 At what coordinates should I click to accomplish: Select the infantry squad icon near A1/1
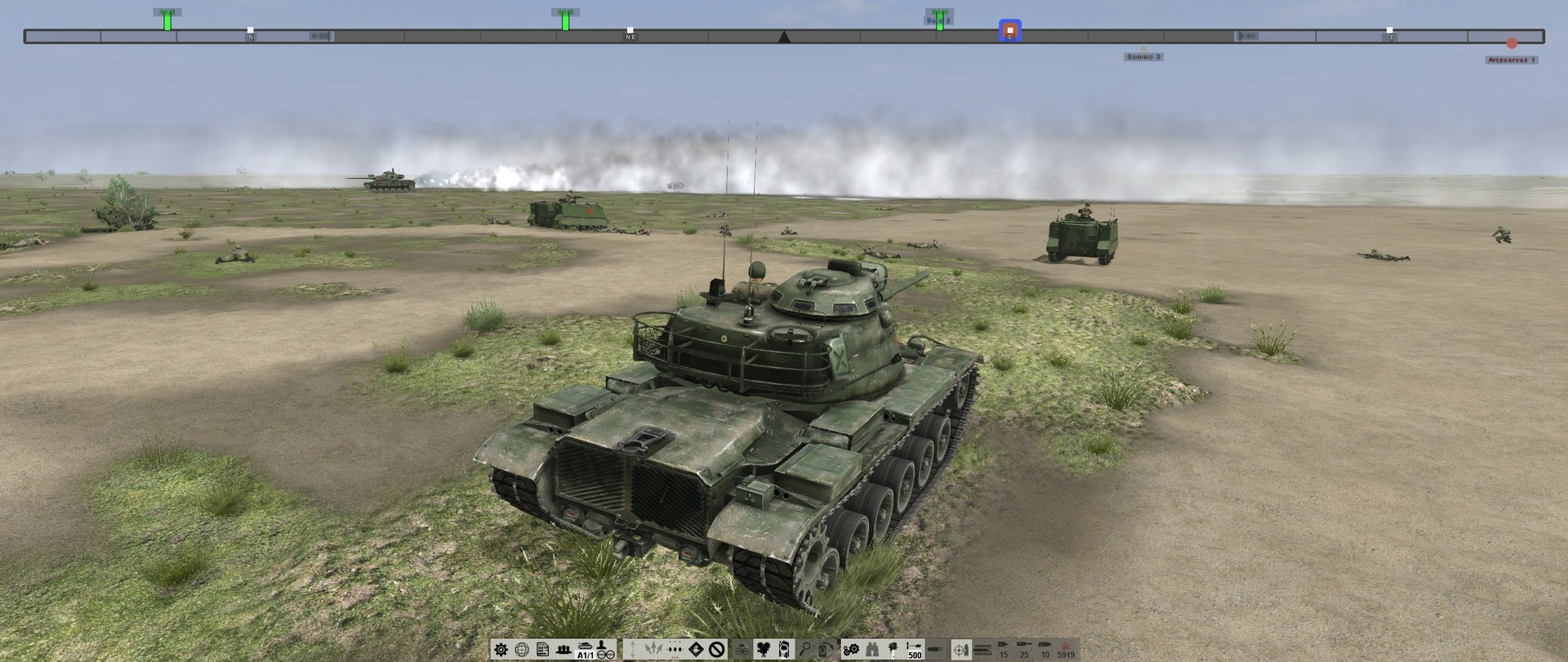(x=563, y=649)
